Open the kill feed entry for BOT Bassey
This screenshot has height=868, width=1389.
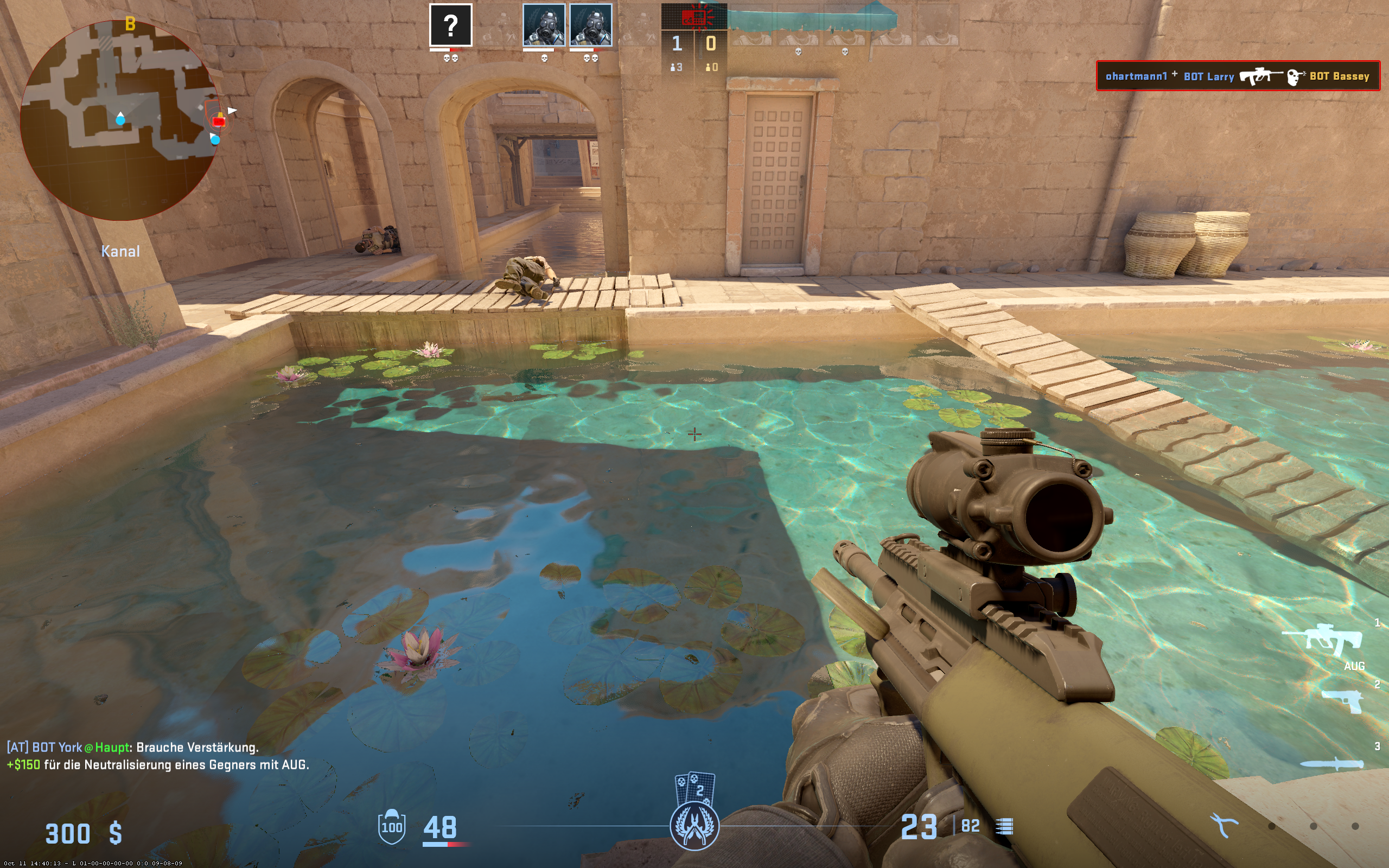(x=1238, y=76)
